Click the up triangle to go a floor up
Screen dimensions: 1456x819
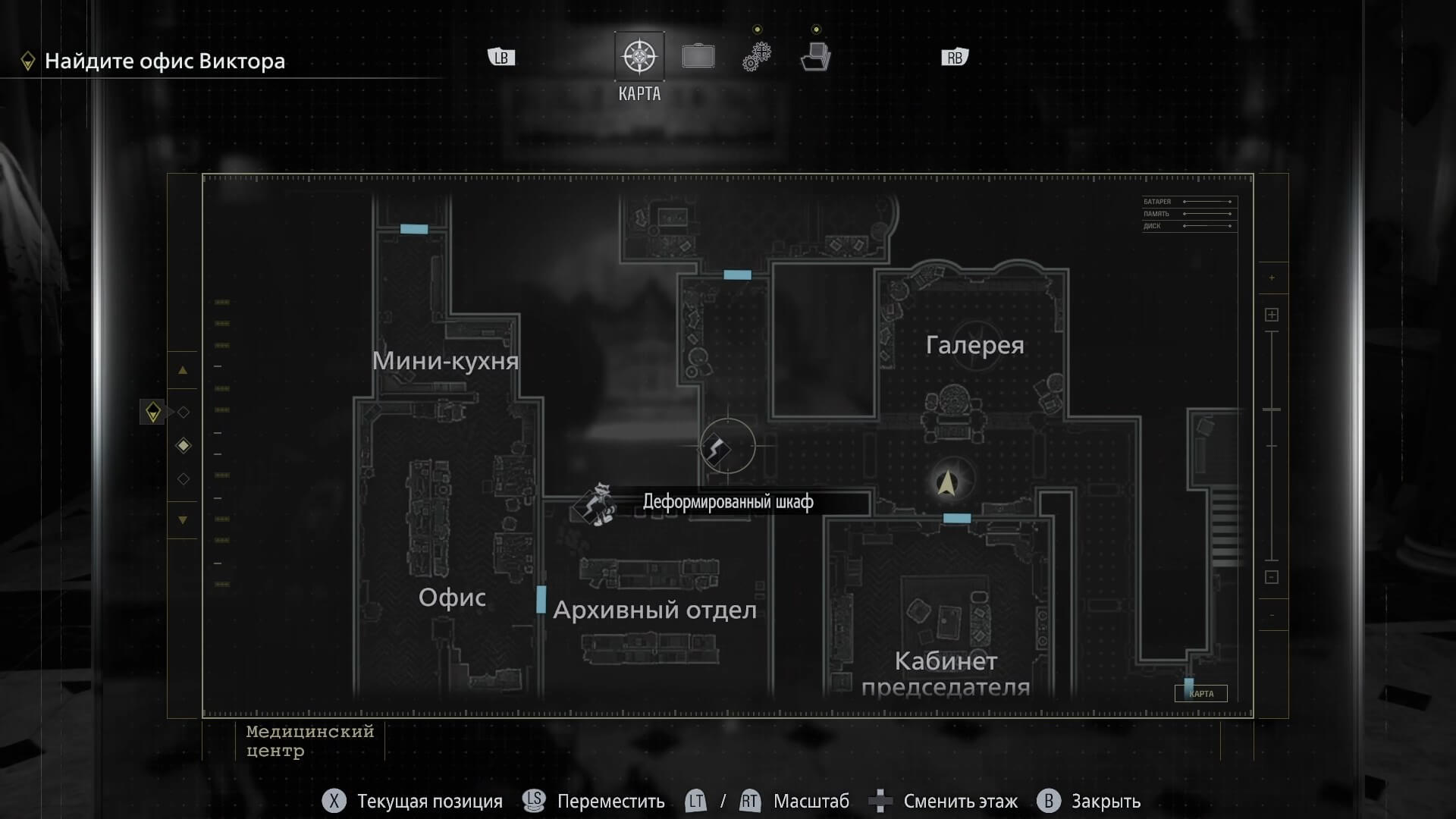point(182,370)
